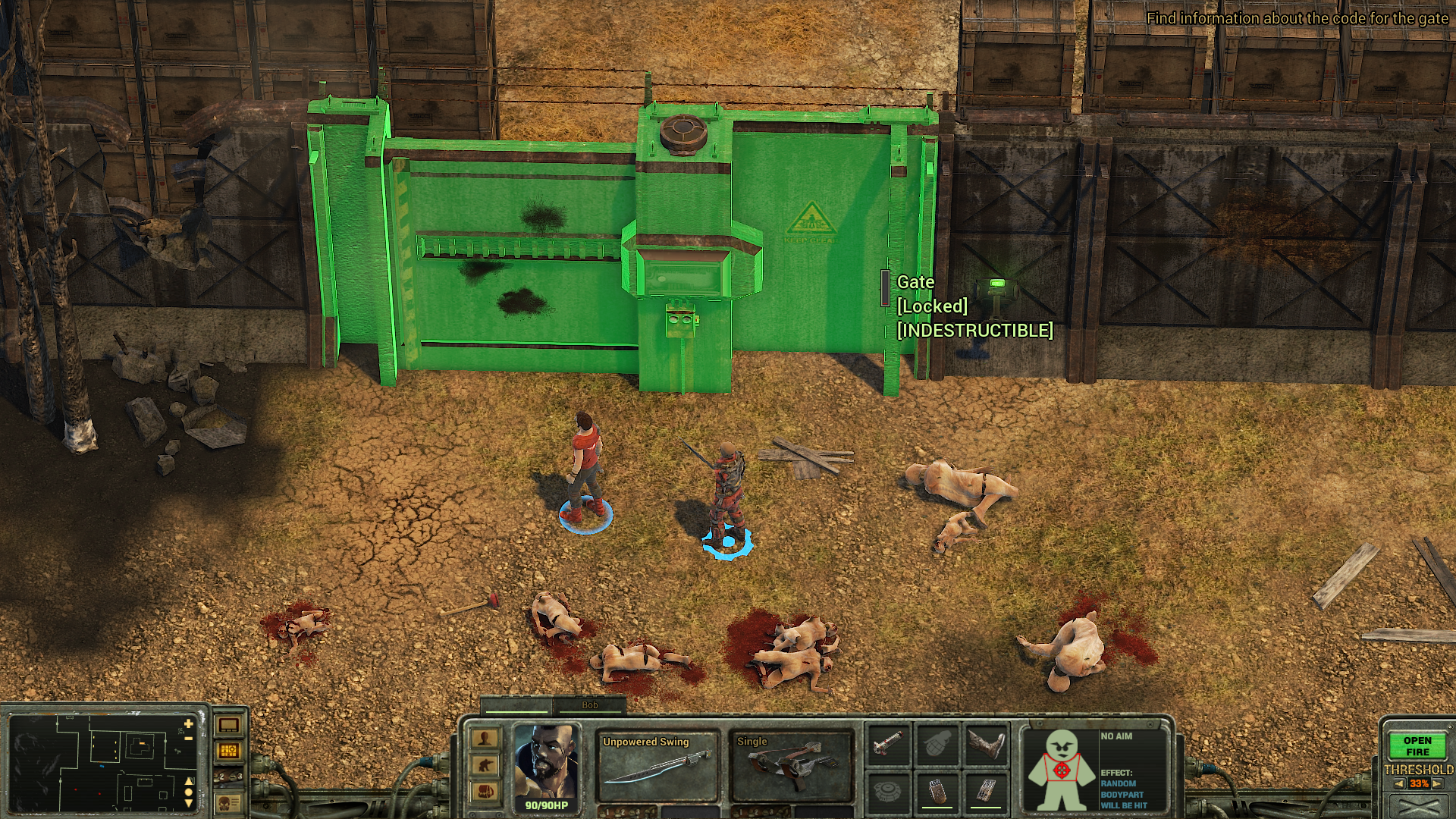Use the pipe flare quick slot item
The image size is (1456, 819).
tap(888, 744)
